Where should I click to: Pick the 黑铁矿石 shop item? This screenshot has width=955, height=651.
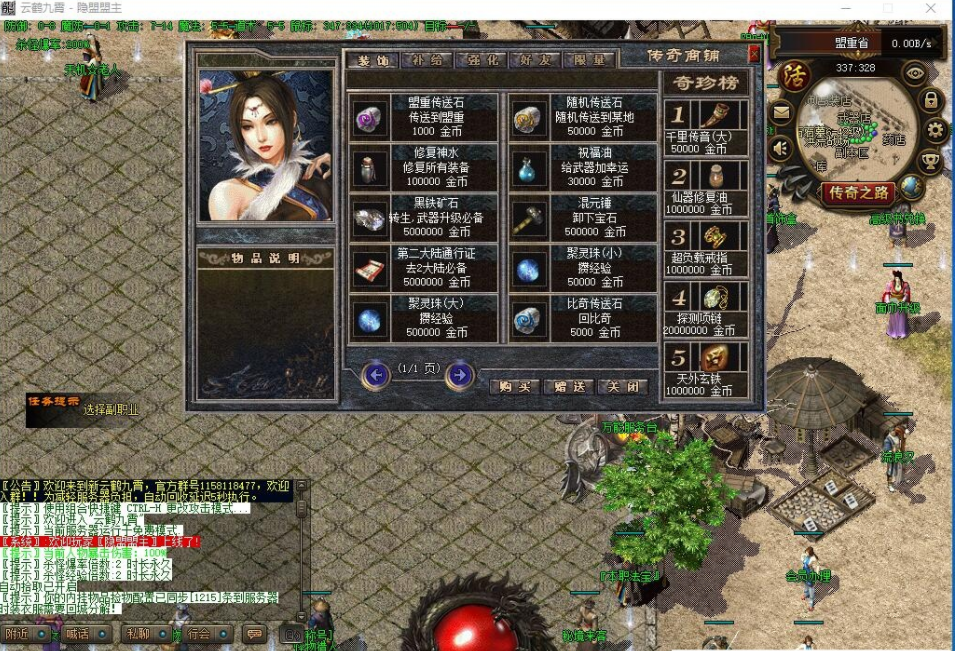pos(424,216)
